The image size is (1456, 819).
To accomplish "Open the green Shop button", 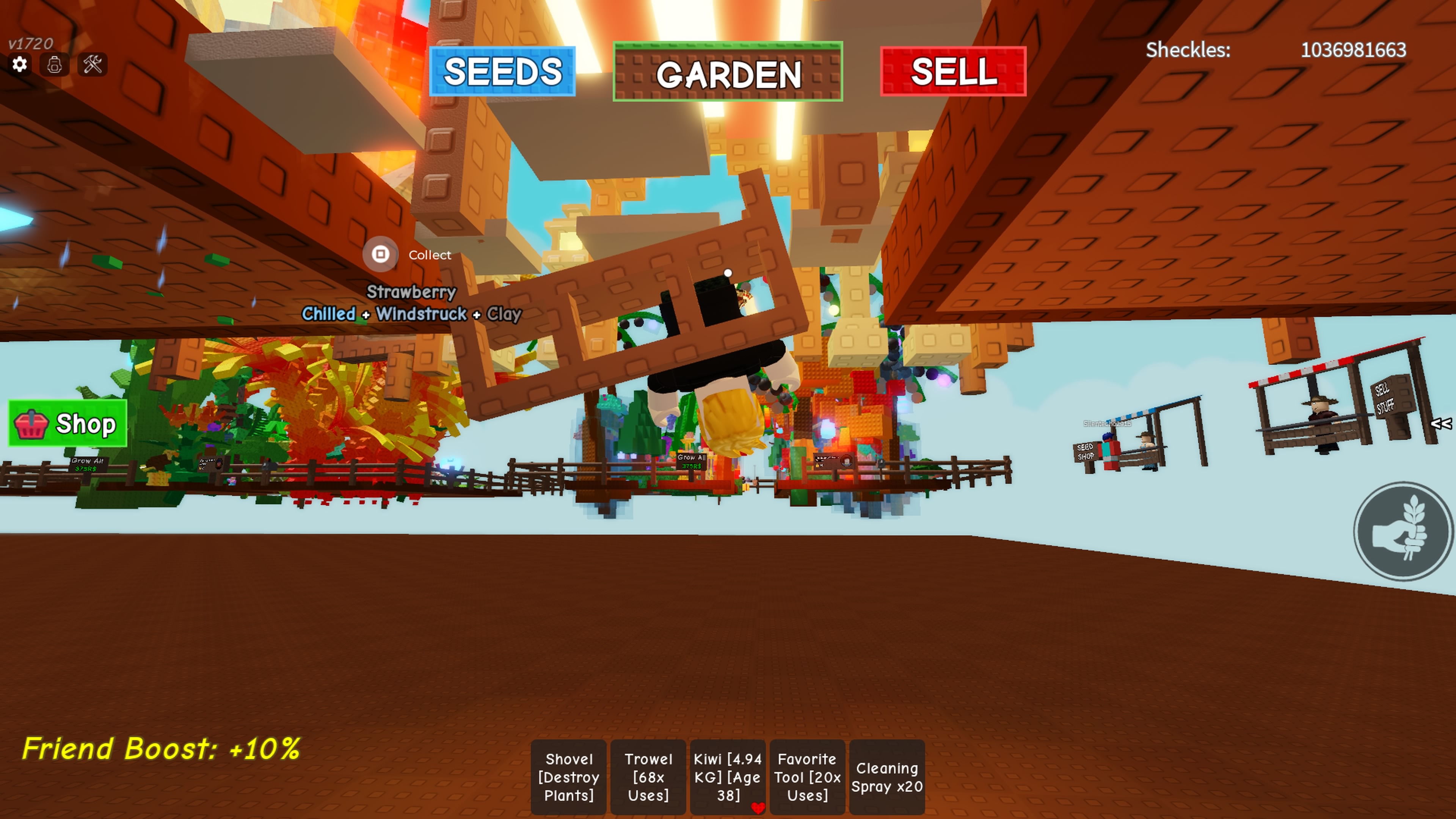I will [68, 424].
